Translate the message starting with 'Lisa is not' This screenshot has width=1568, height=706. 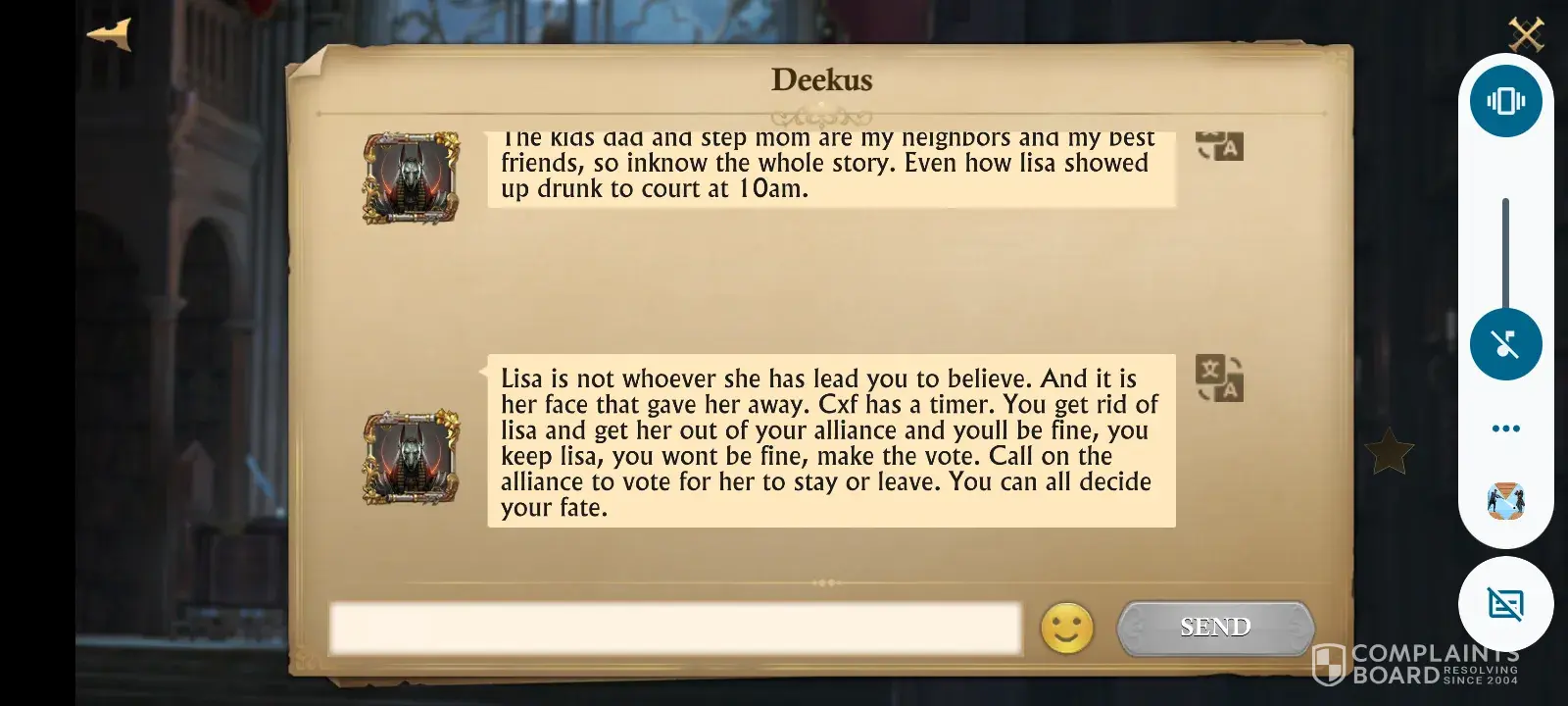pyautogui.click(x=1219, y=378)
